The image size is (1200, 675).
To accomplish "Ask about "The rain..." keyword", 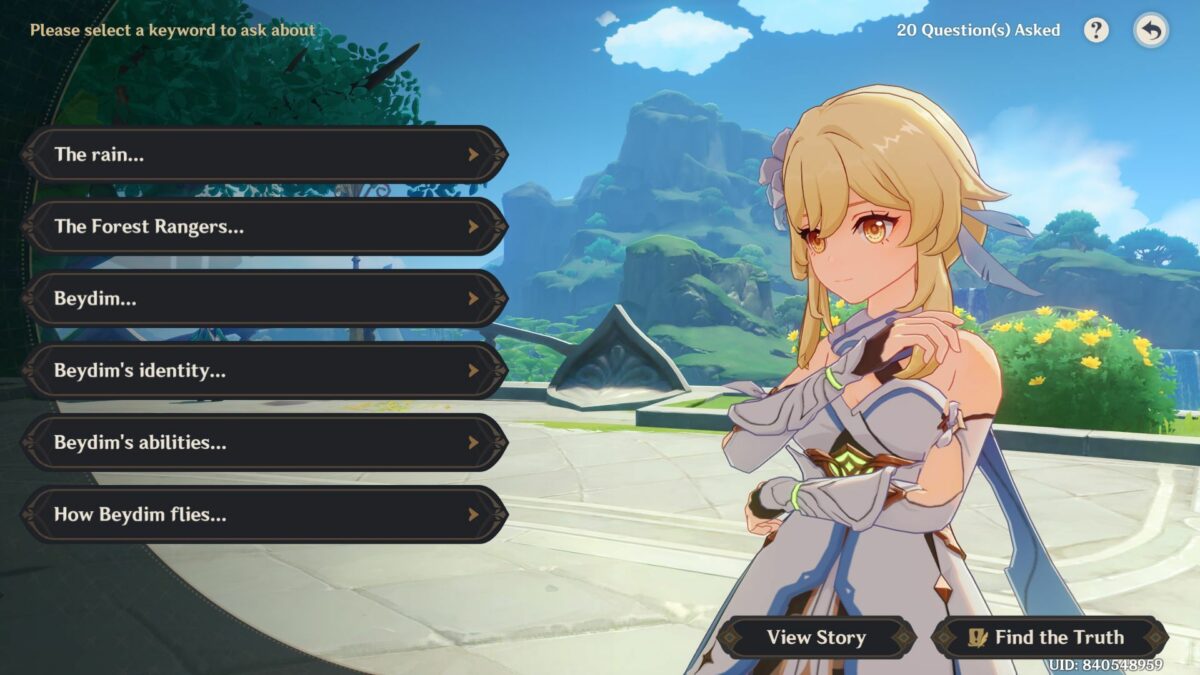I will (265, 154).
